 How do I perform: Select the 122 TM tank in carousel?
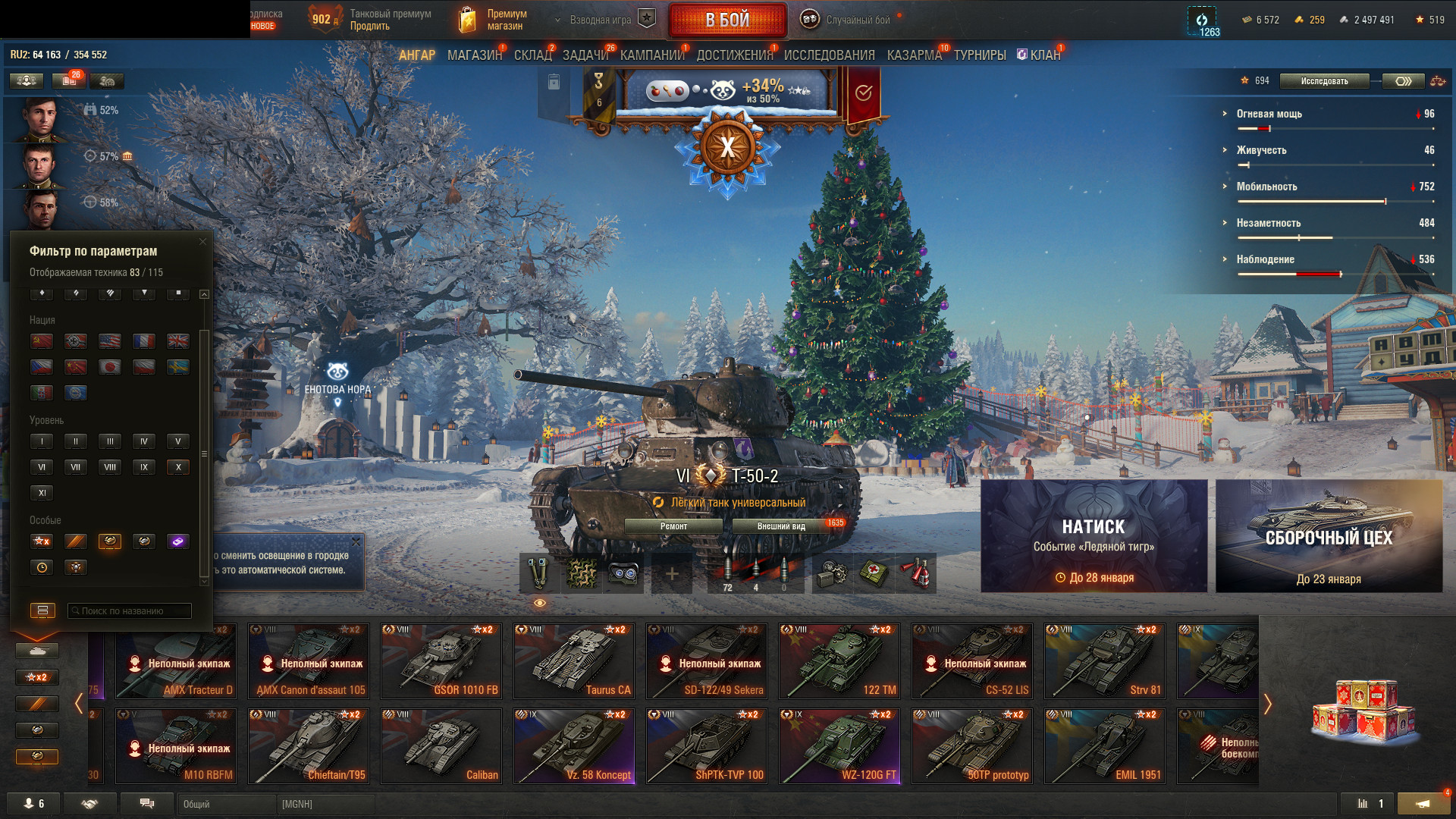coord(839,661)
